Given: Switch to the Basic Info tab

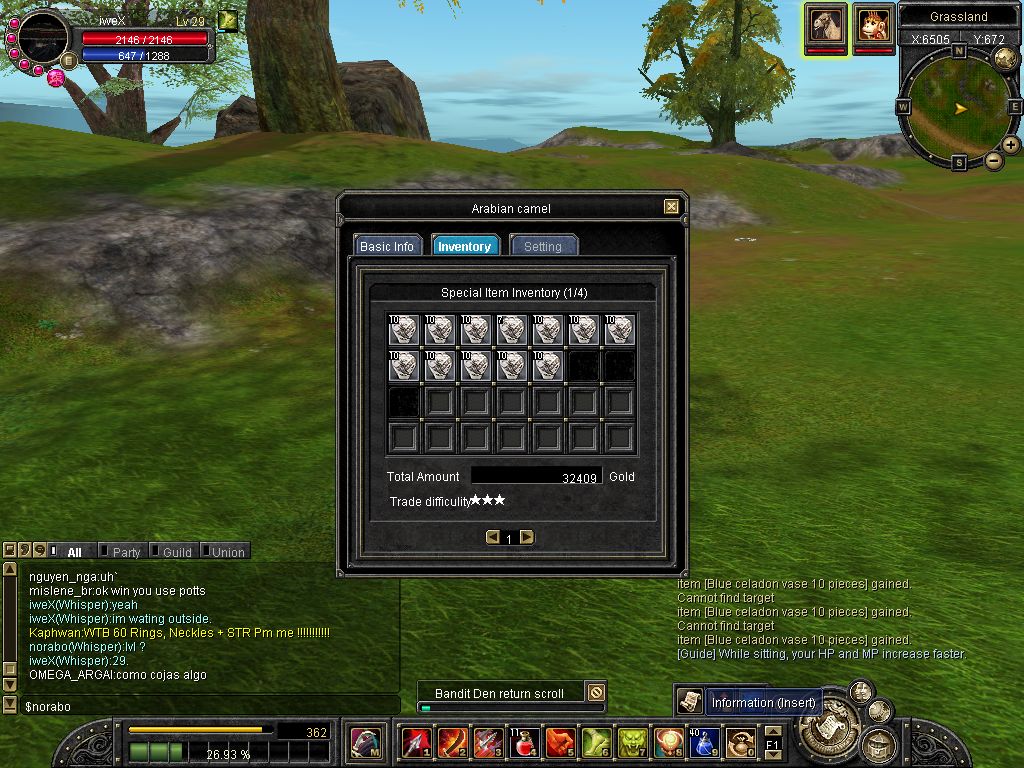Looking at the screenshot, I should (x=387, y=246).
